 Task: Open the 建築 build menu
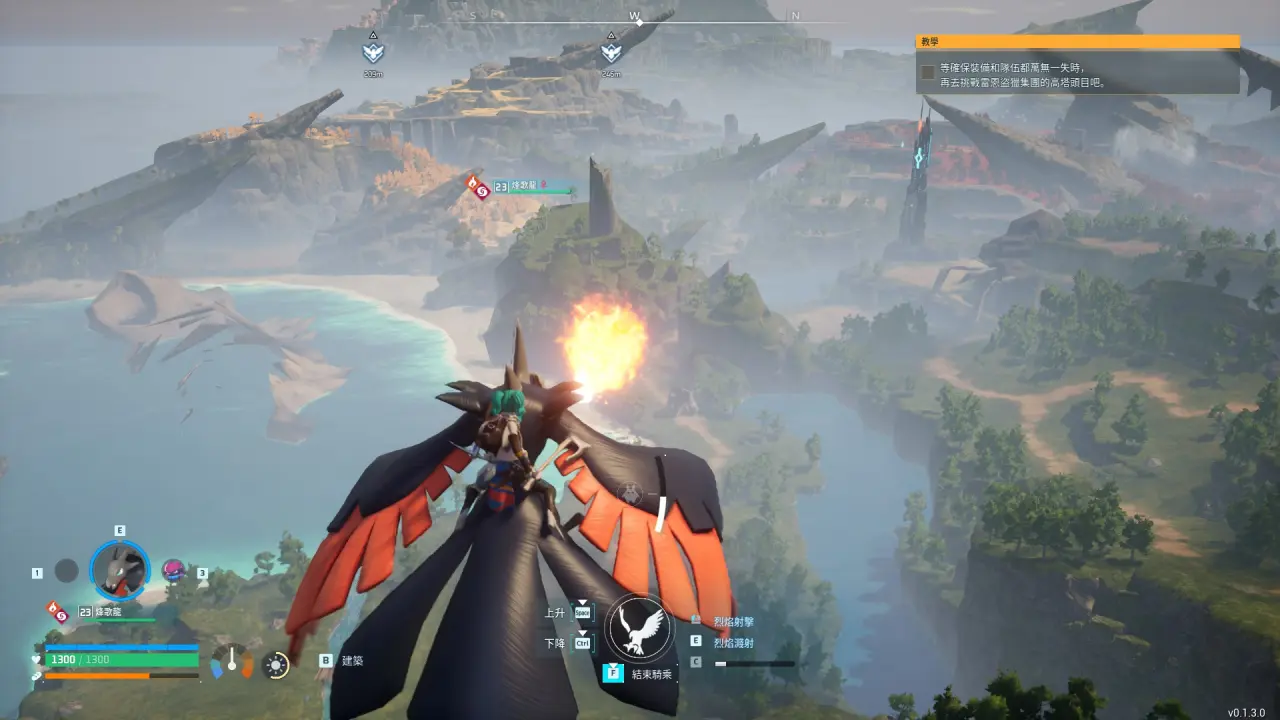pos(352,661)
